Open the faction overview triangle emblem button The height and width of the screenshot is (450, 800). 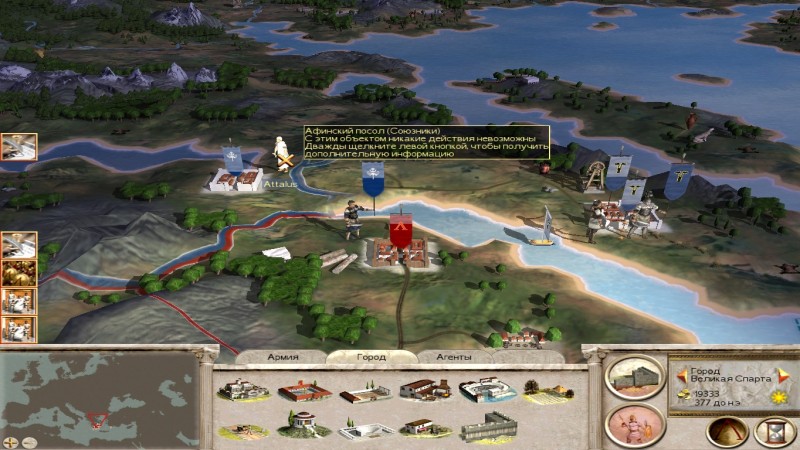(x=726, y=431)
